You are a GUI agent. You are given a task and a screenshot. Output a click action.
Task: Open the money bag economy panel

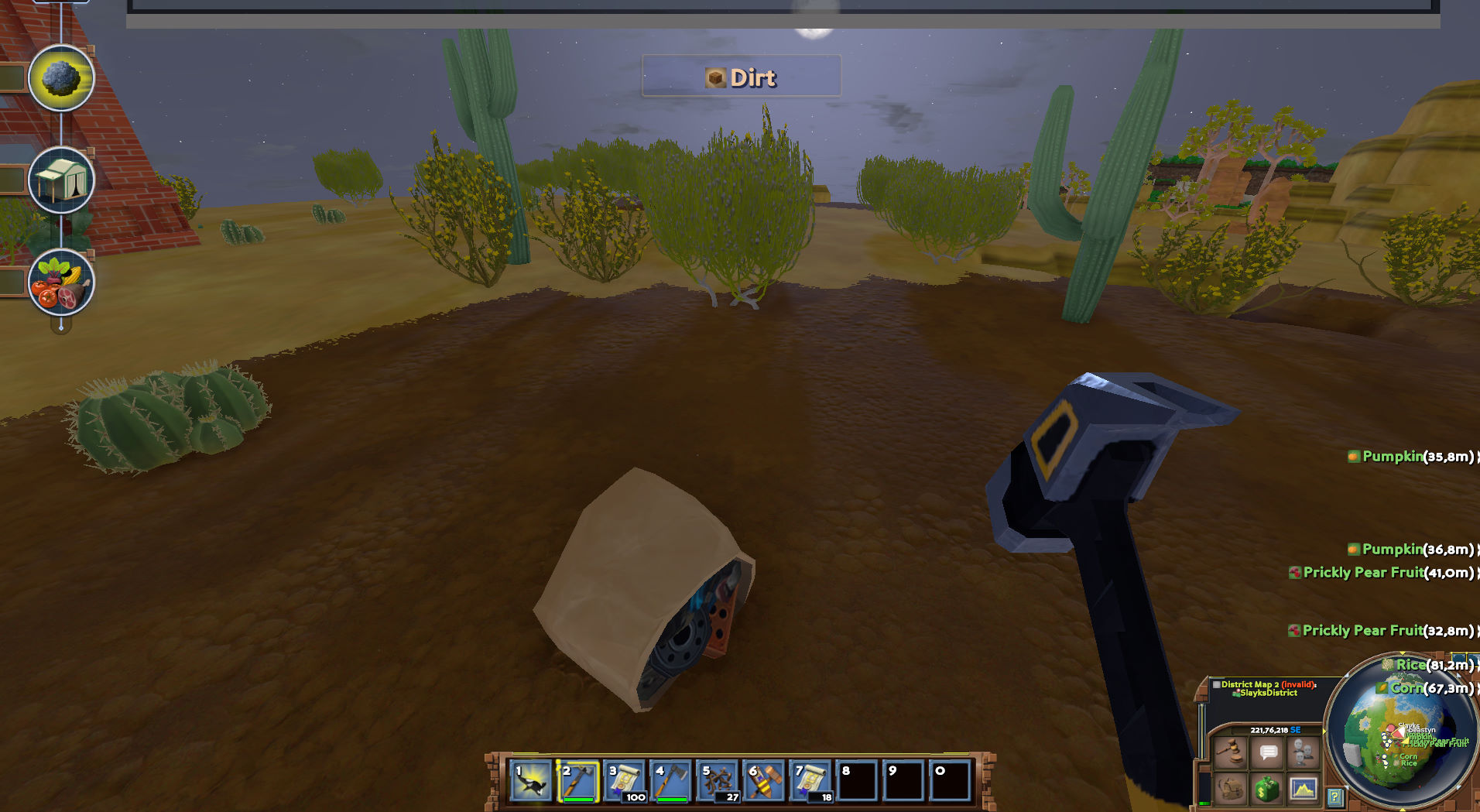[1267, 790]
